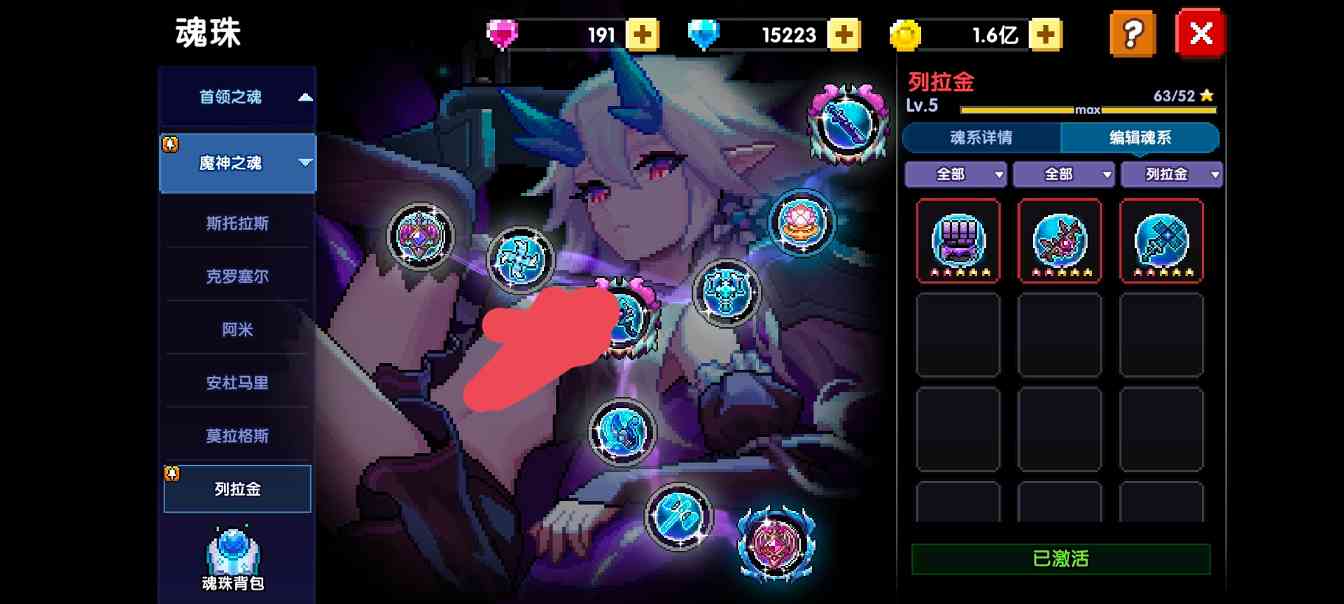Add more blue diamonds with plus button
Screen dimensions: 1344x604
tap(844, 35)
